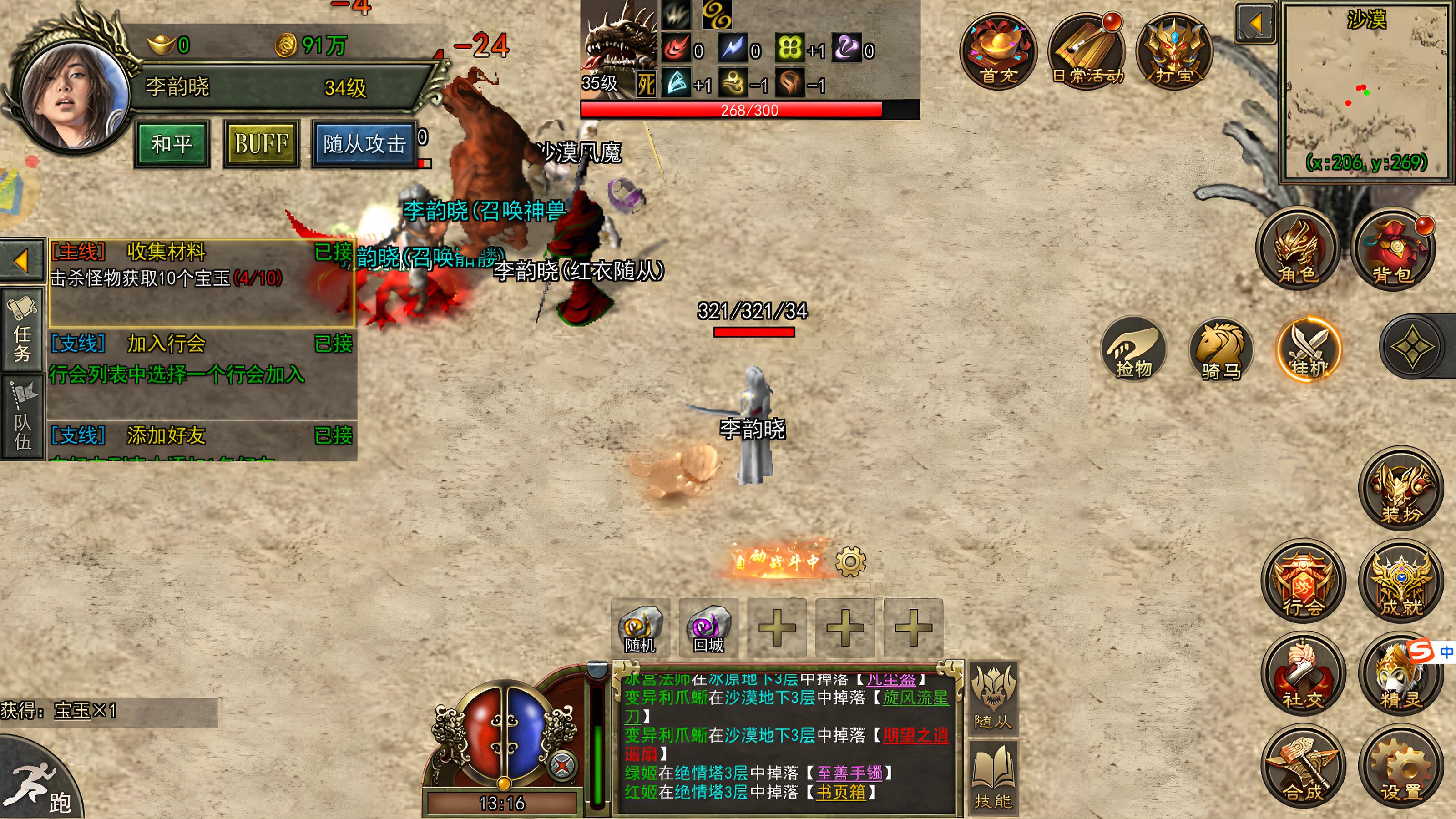1456x819 pixels.
Task: Toggle the 和平 peace mode button
Action: point(172,144)
